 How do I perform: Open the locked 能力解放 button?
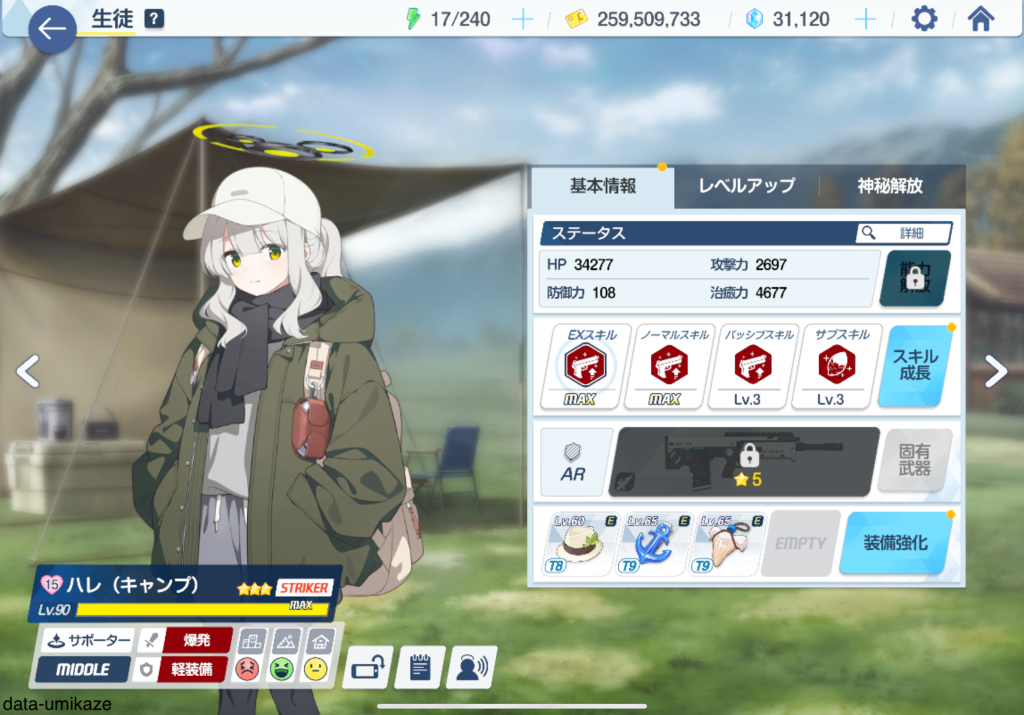click(x=914, y=278)
